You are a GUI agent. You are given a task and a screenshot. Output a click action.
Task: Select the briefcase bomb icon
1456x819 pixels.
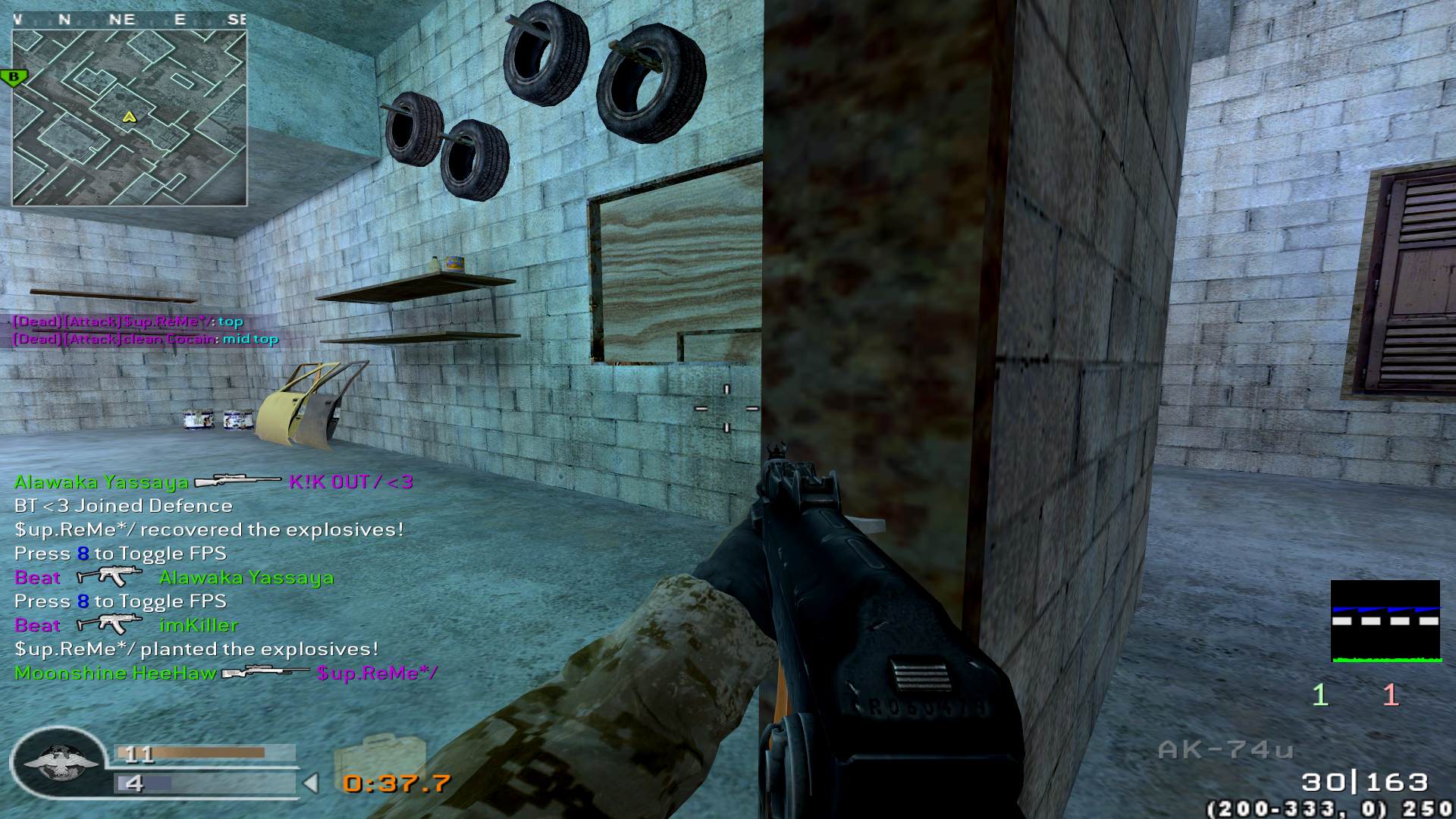(x=377, y=758)
